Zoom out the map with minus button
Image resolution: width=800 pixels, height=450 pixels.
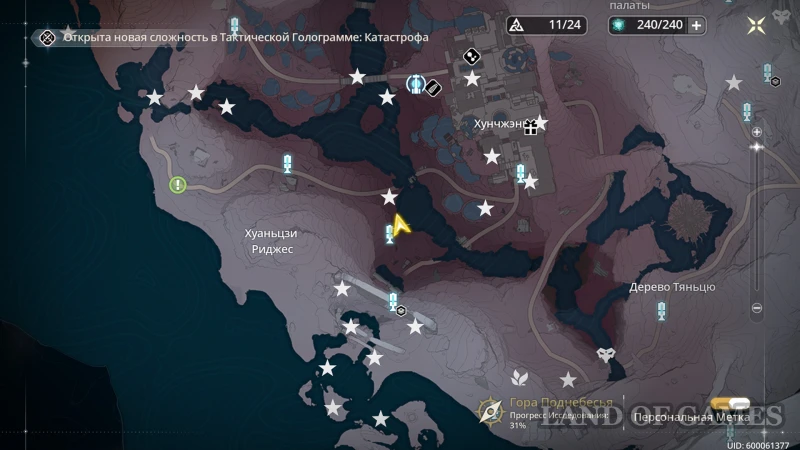tap(757, 308)
